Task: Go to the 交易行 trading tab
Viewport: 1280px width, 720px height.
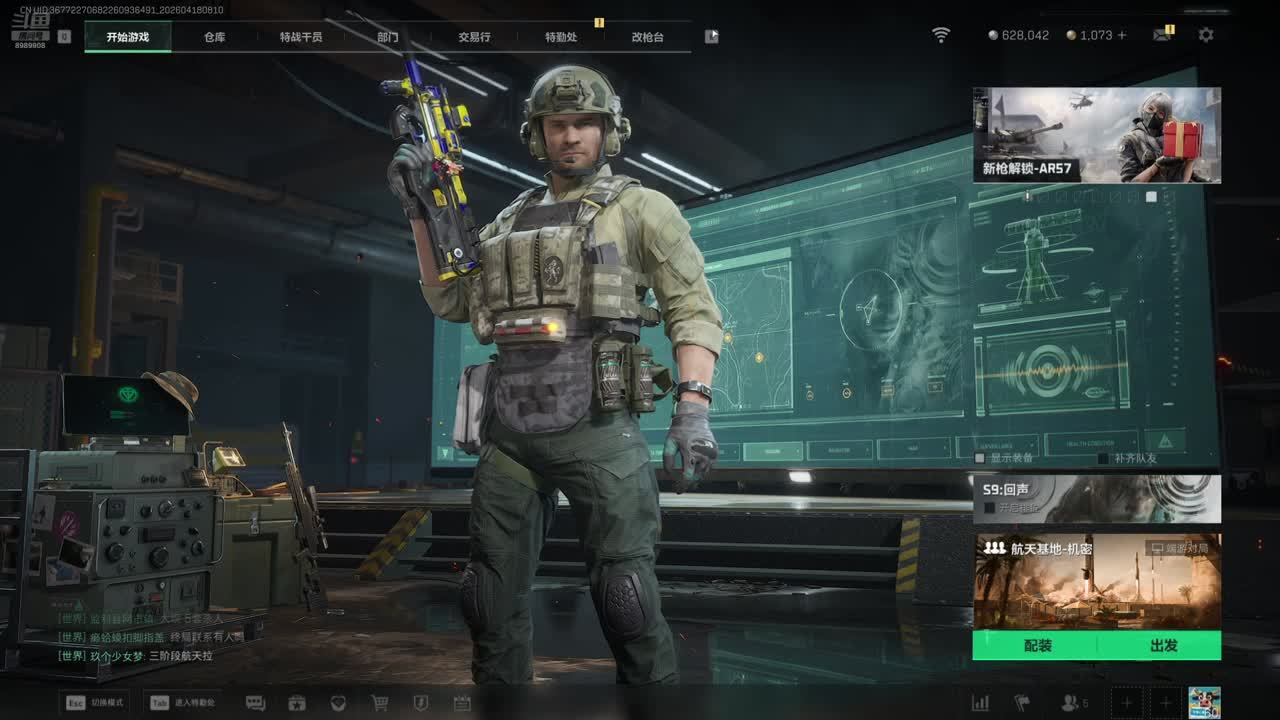Action: coord(474,37)
